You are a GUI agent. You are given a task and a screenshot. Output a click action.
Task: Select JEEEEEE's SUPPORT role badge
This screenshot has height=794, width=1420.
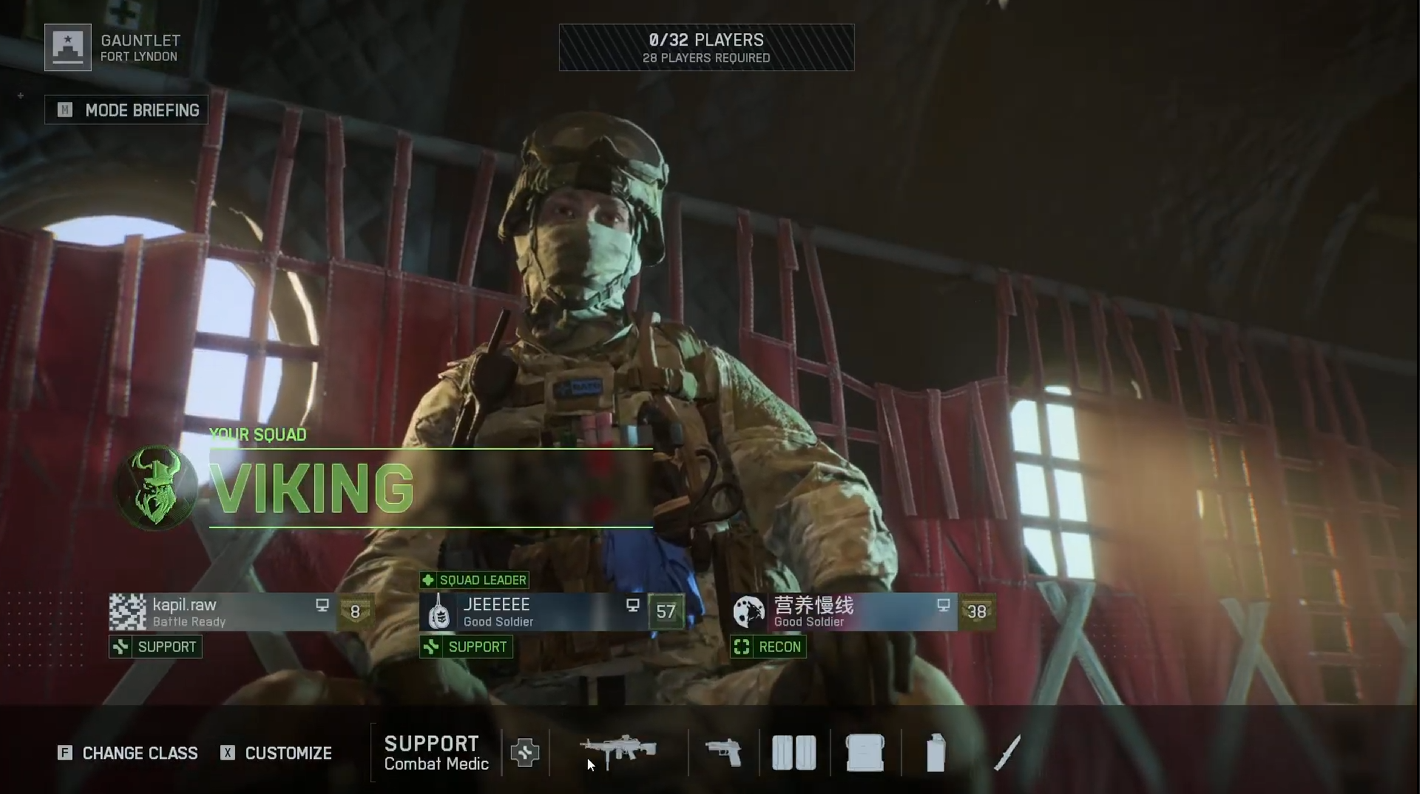pyautogui.click(x=465, y=646)
